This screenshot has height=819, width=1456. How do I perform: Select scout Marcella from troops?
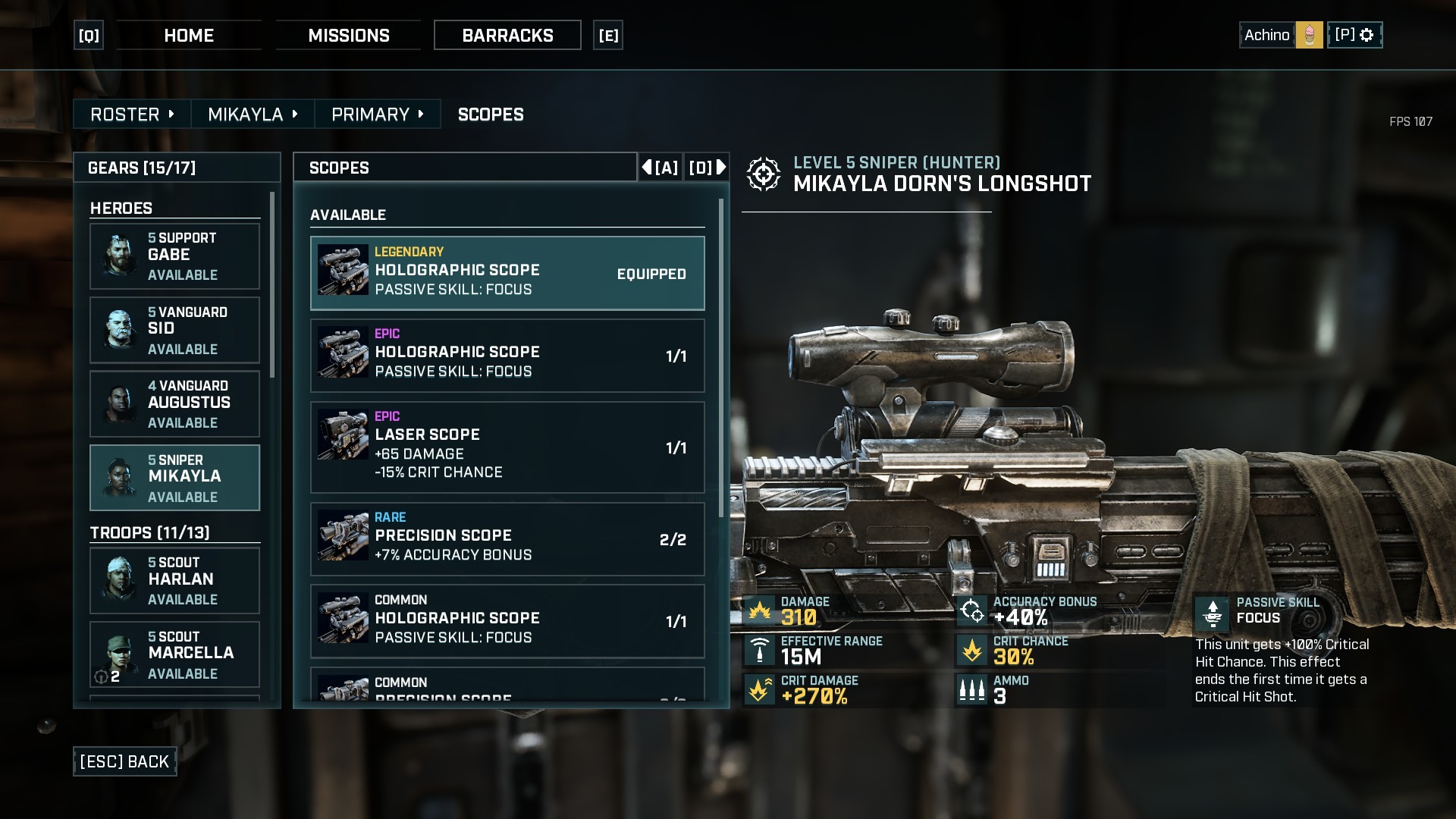click(x=174, y=654)
